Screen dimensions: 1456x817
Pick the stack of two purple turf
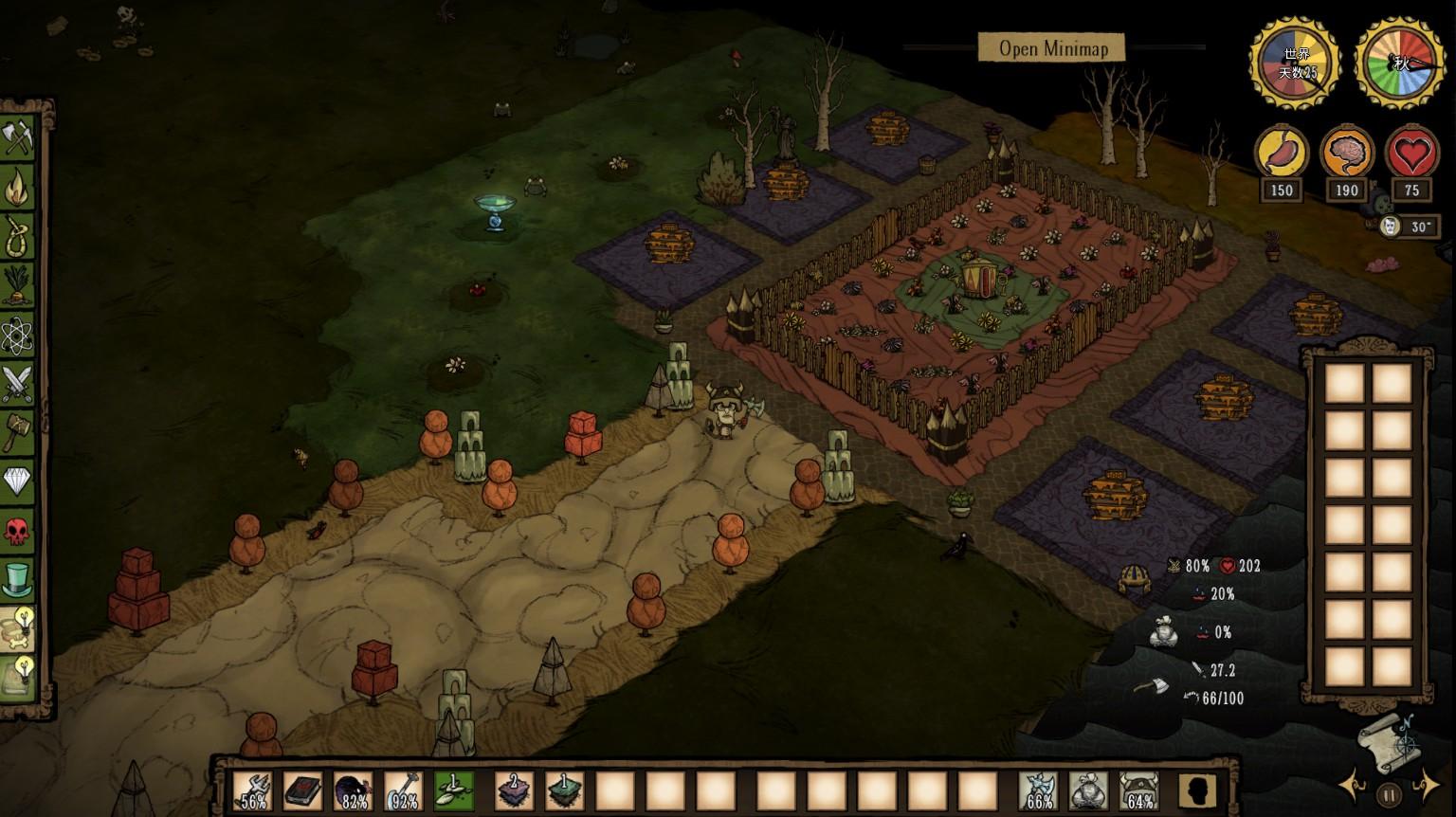(515, 790)
